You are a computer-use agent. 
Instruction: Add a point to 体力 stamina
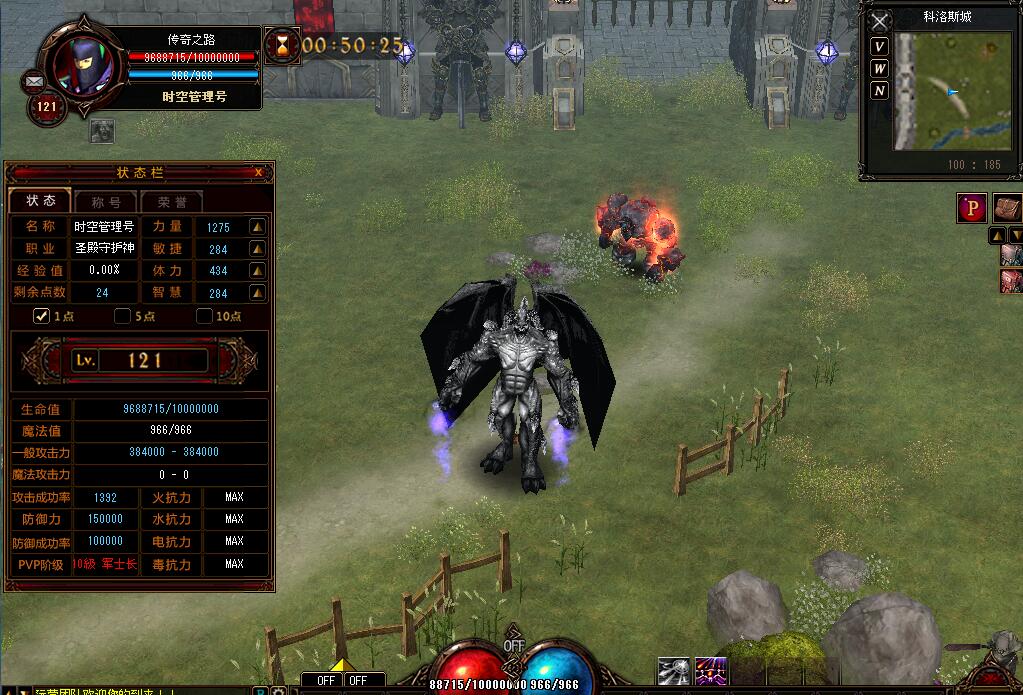point(257,271)
